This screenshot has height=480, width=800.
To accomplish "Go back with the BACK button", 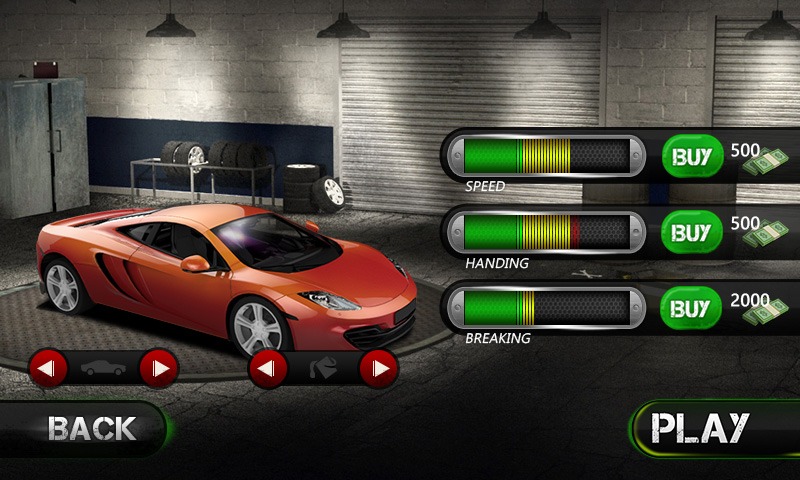I will [x=90, y=428].
